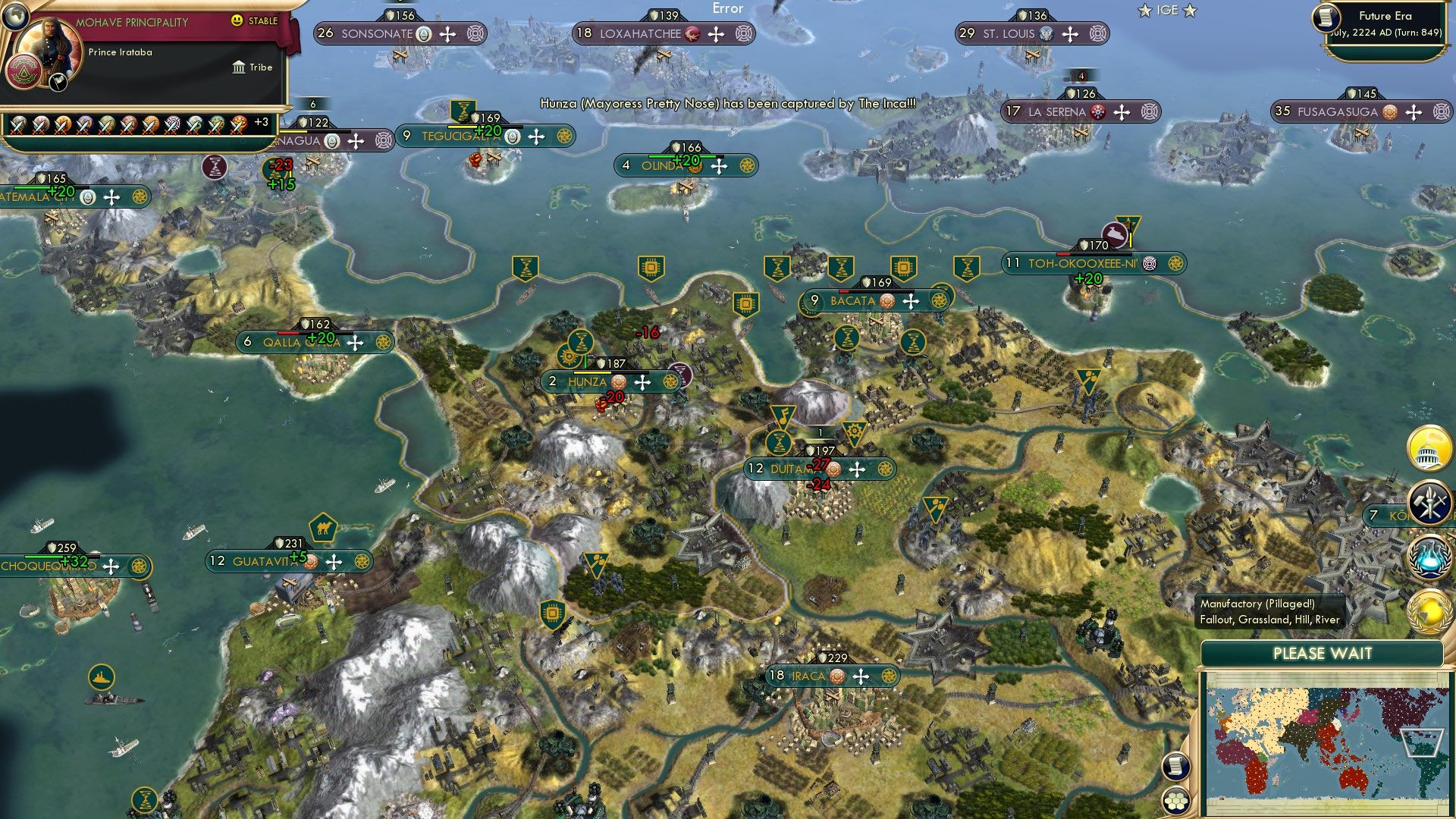Viewport: 1456px width, 819px height.
Task: Toggle strategic view with the hex grid icon
Action: [1175, 802]
